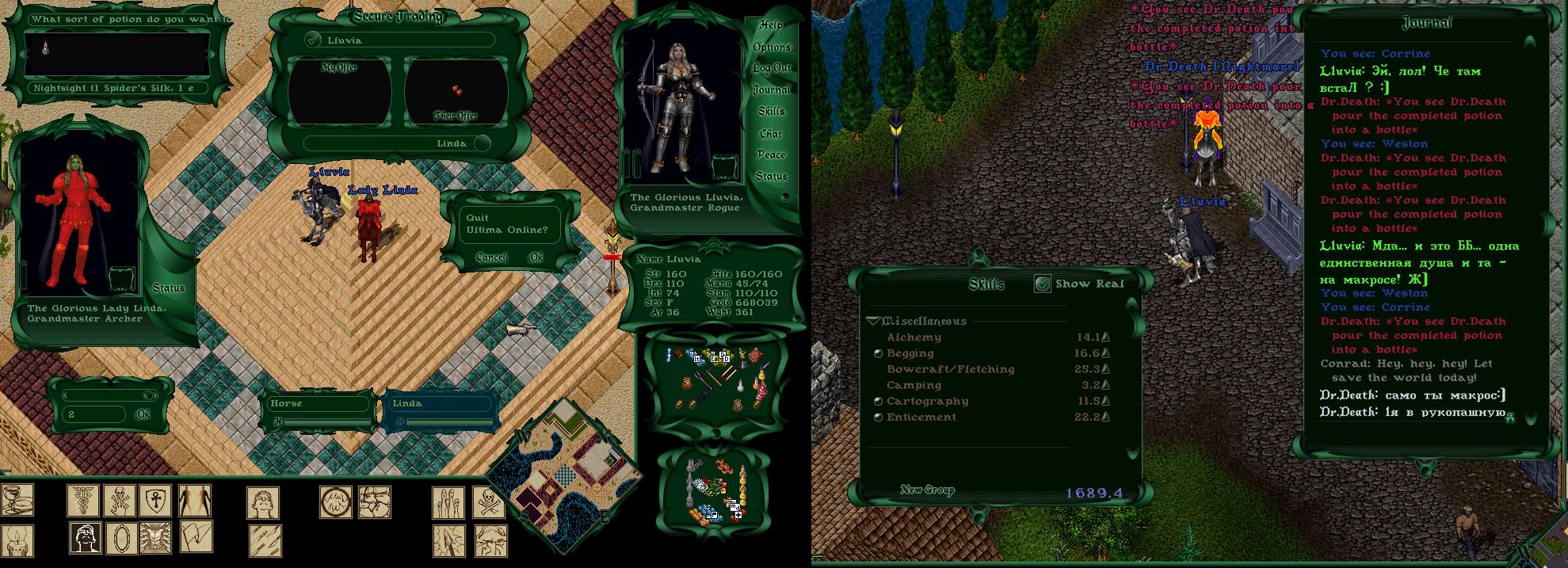Screen dimensions: 1568x568
Task: Open Help from the paperdoll menu
Action: click(771, 25)
